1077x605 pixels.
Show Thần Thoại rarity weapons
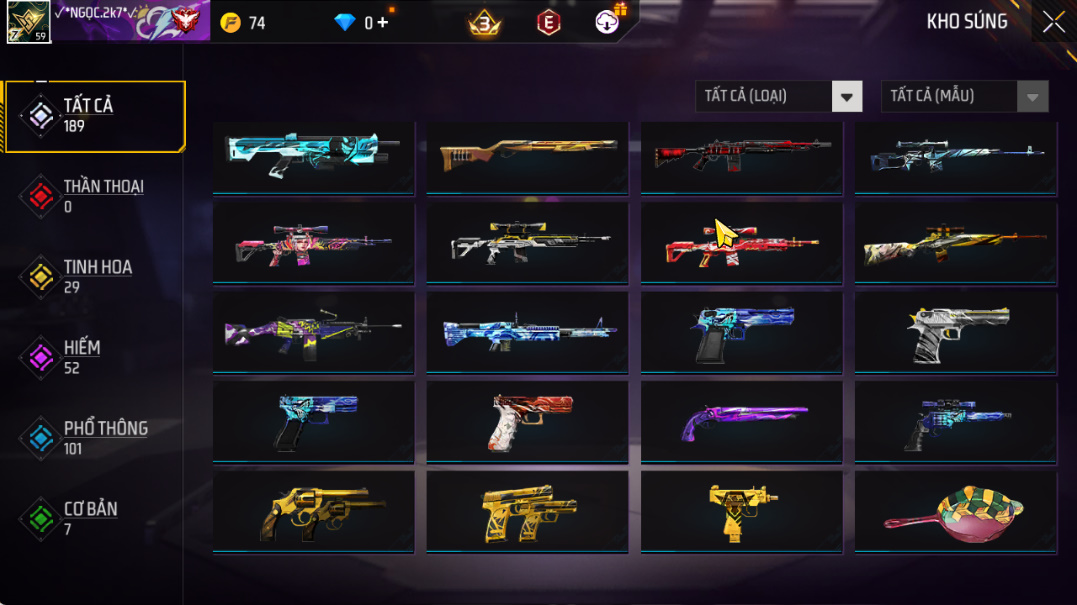95,196
